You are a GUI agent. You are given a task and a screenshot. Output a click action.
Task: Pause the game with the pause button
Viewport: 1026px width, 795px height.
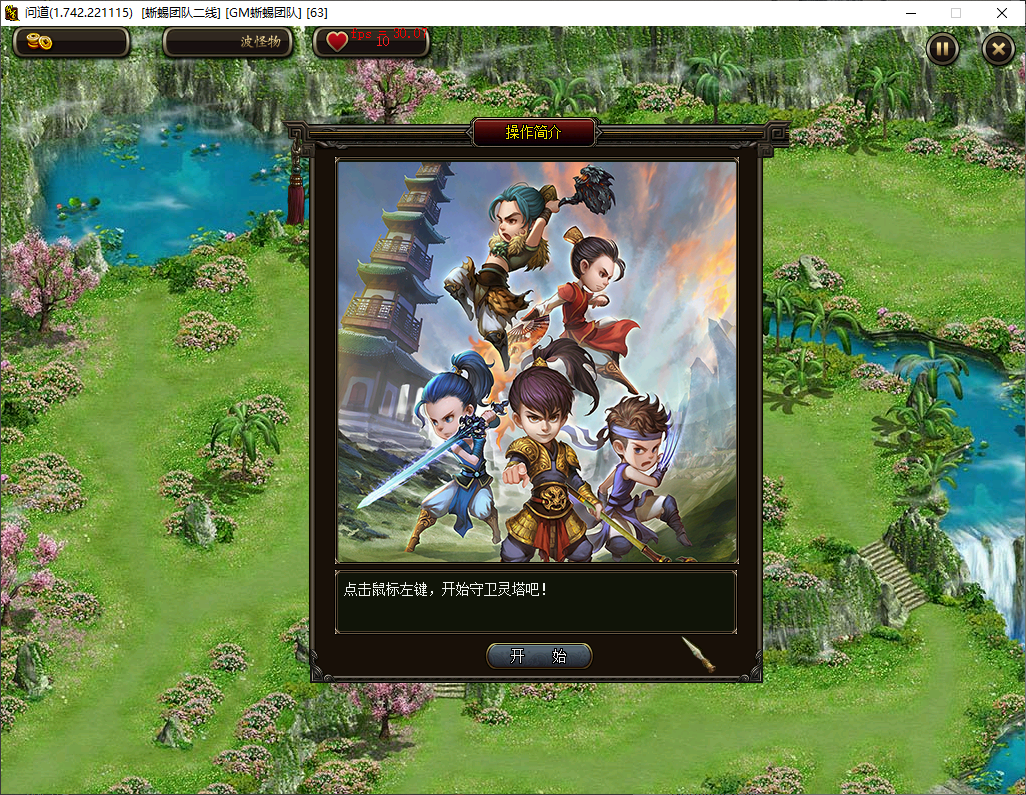pyautogui.click(x=942, y=48)
